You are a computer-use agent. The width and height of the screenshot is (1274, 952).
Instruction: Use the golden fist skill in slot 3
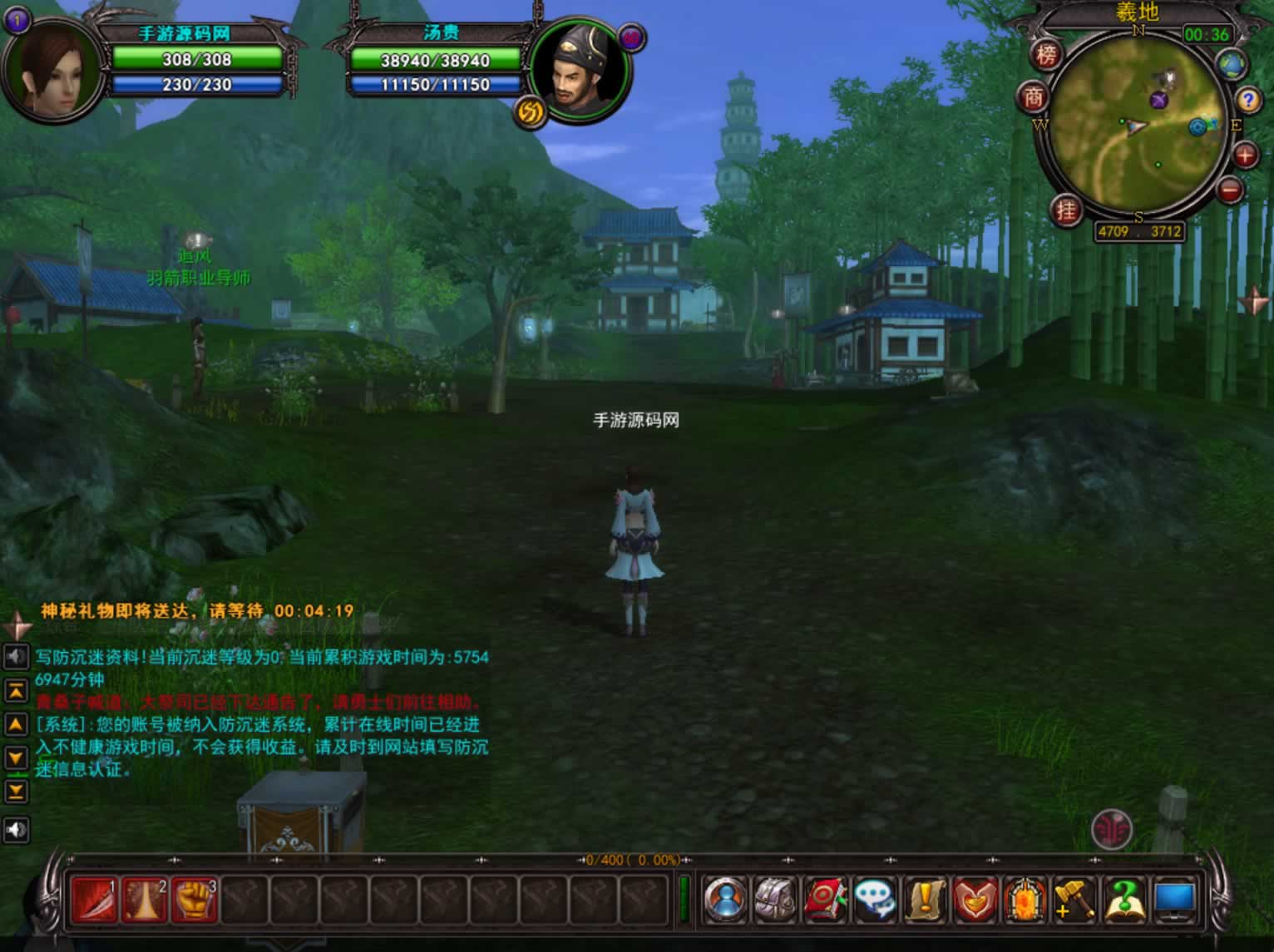(x=194, y=900)
